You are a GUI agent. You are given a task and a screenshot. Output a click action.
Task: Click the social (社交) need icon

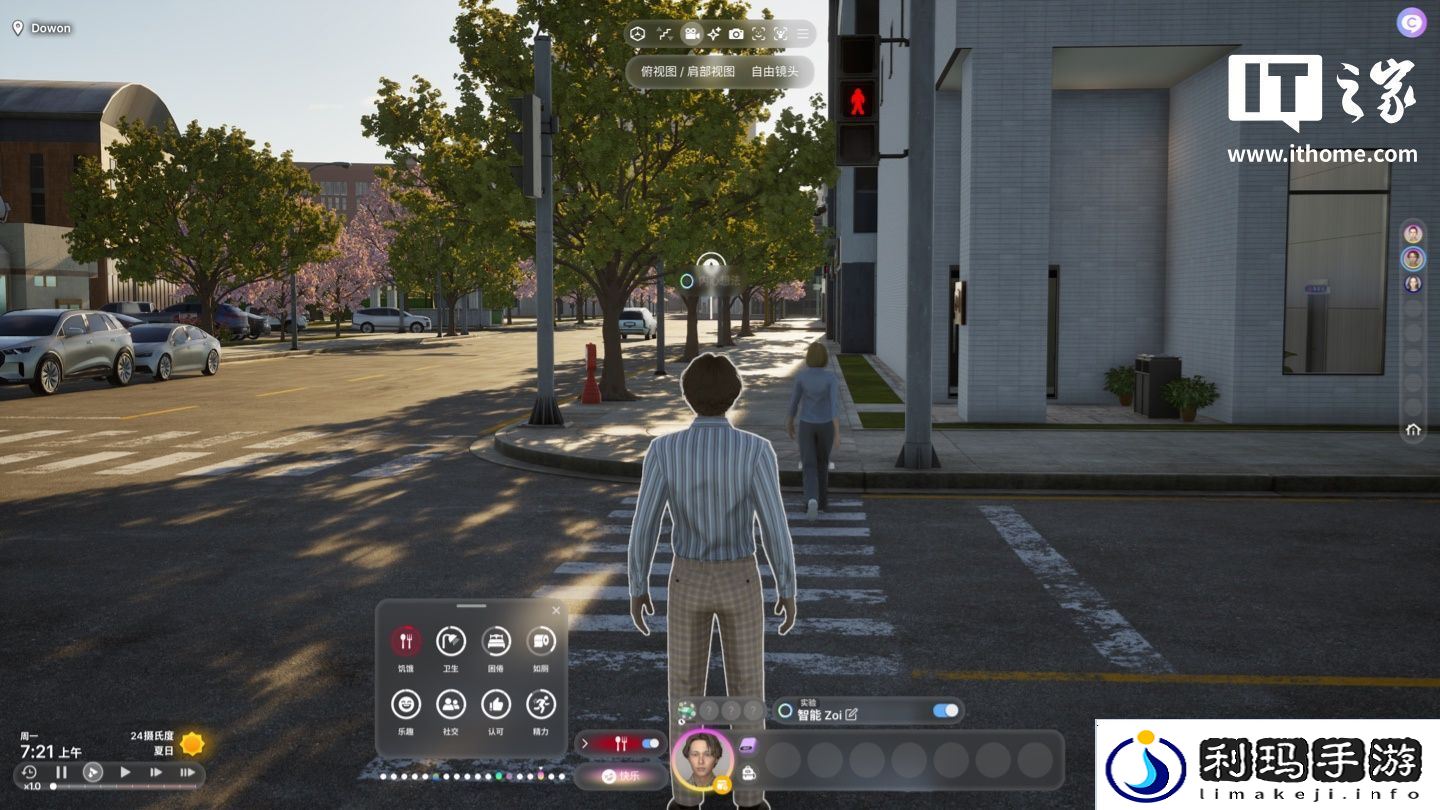click(x=451, y=705)
